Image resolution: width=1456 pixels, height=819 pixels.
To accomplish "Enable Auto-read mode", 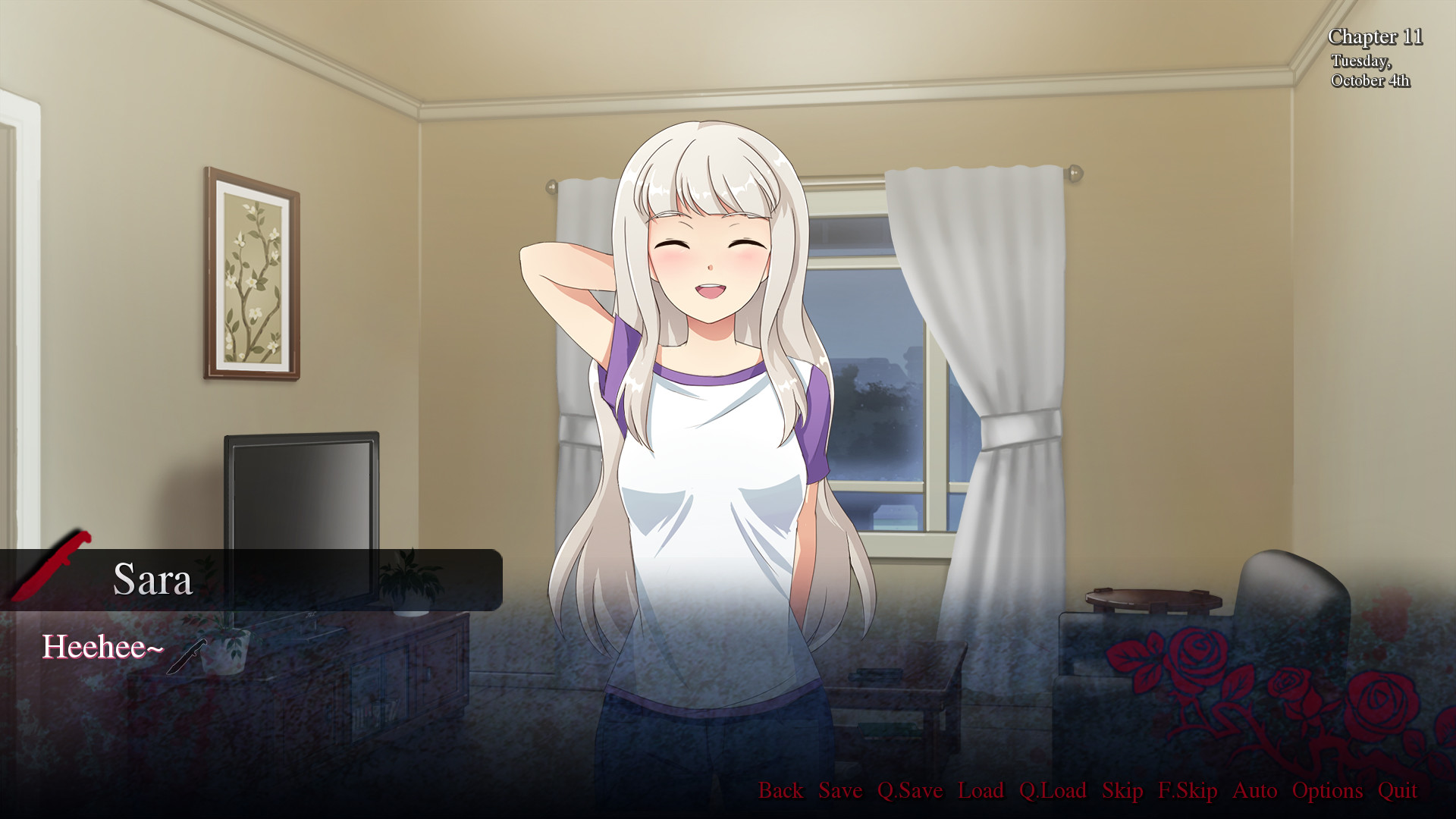I will pyautogui.click(x=1255, y=791).
